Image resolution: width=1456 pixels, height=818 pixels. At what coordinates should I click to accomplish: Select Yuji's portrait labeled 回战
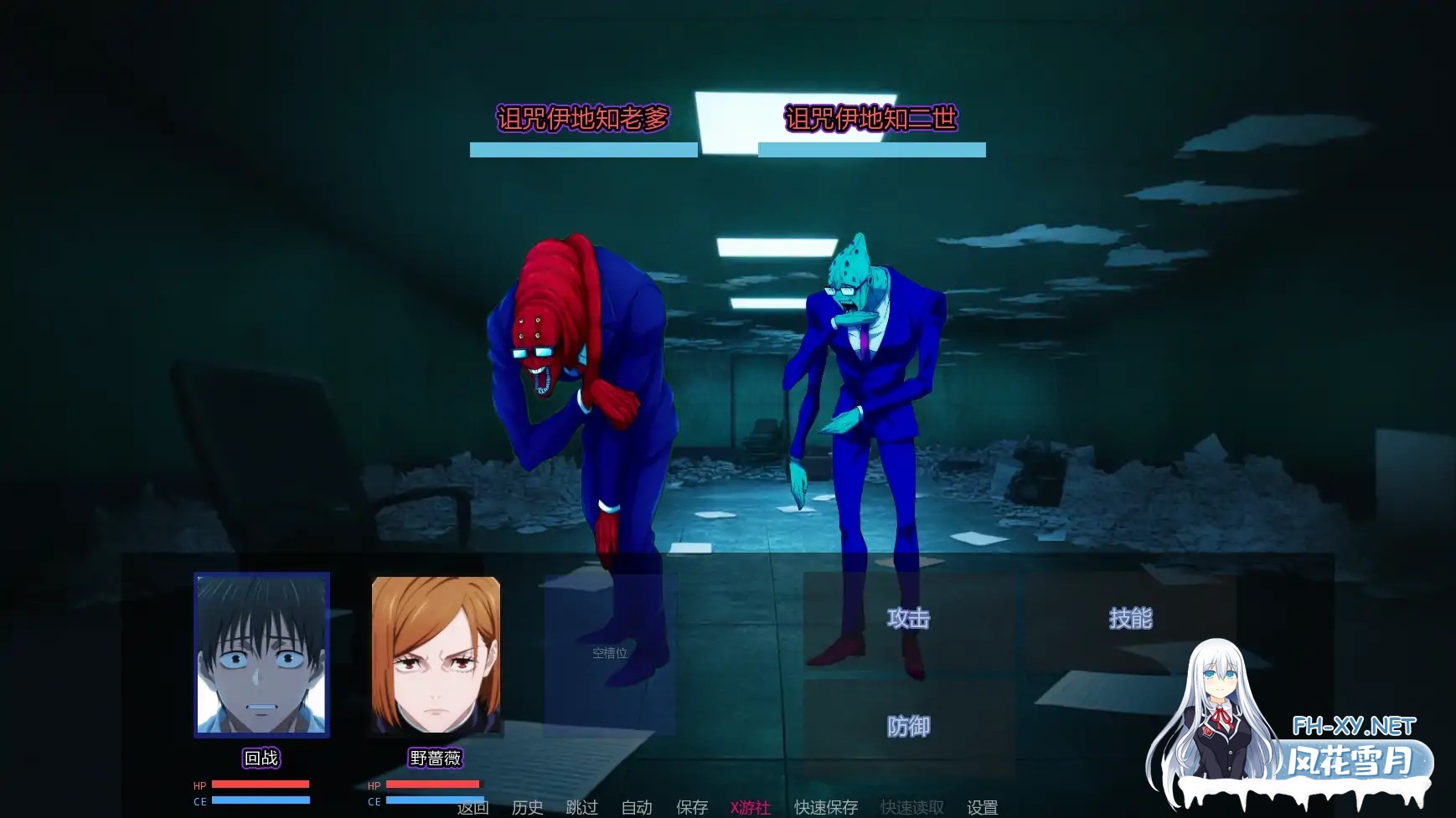coord(261,657)
